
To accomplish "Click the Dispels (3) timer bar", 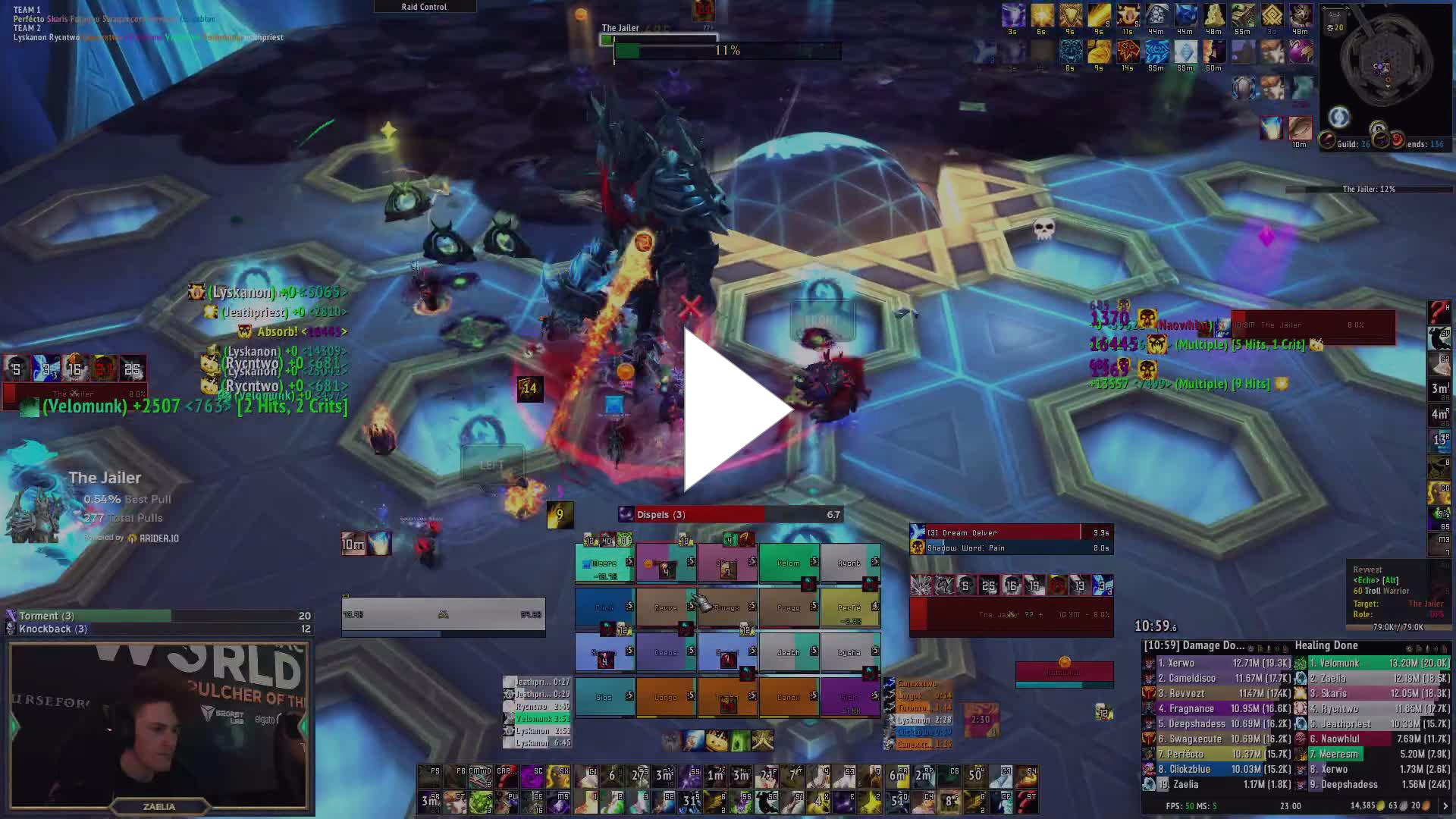I will (x=730, y=515).
